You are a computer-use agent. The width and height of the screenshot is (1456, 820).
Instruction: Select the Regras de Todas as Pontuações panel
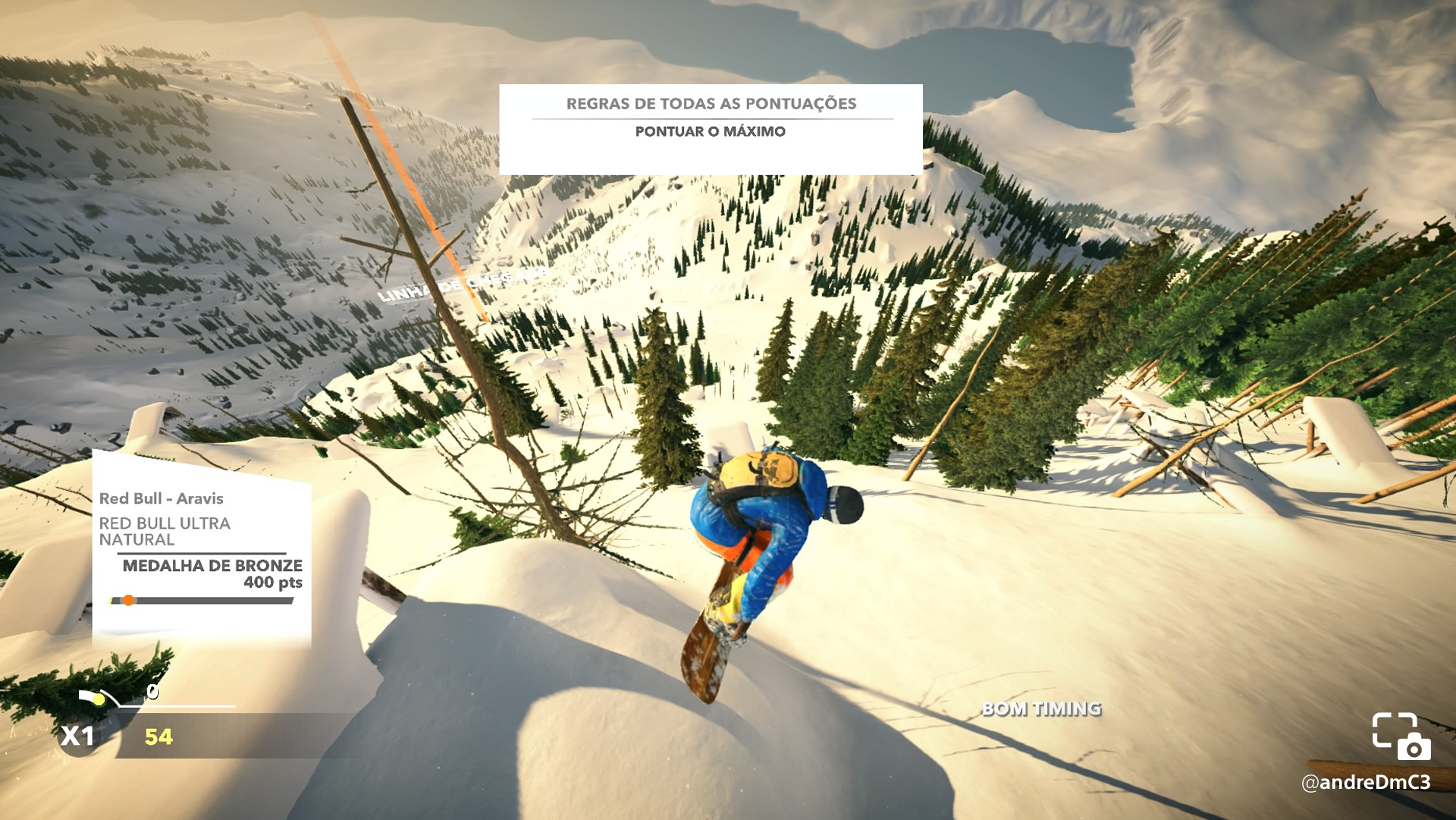click(711, 129)
